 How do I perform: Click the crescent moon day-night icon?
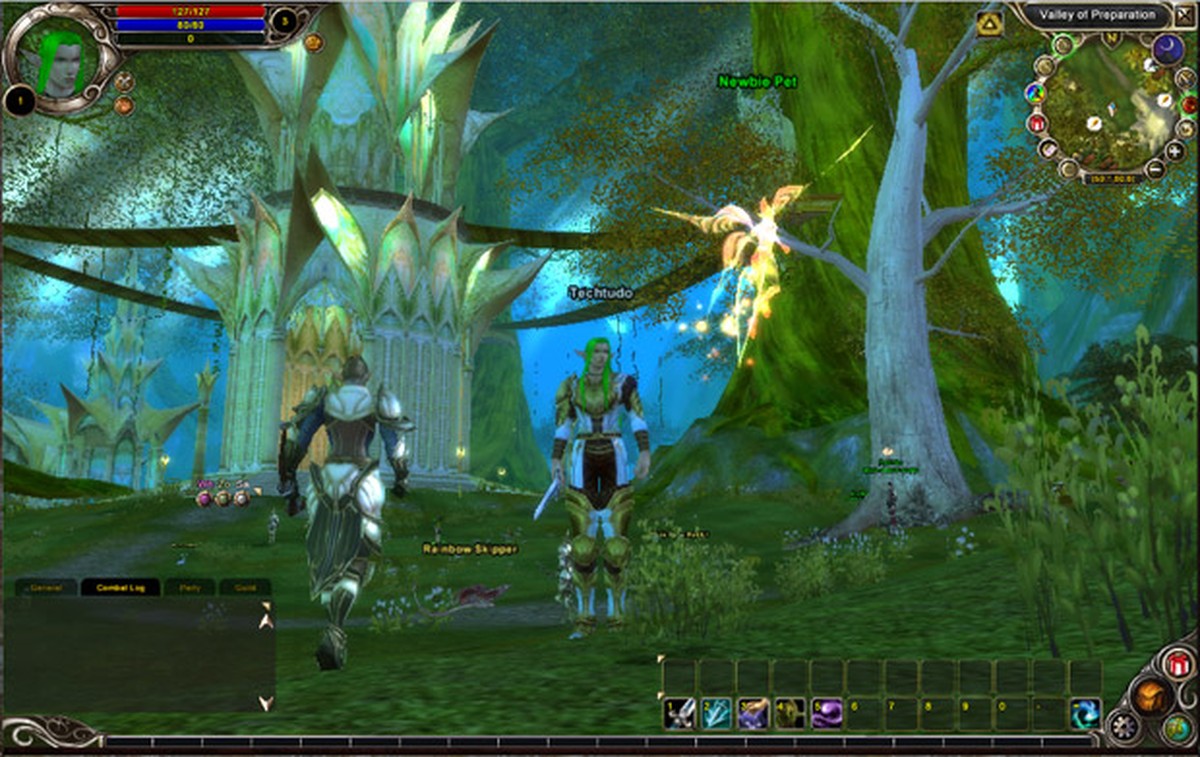[1168, 49]
